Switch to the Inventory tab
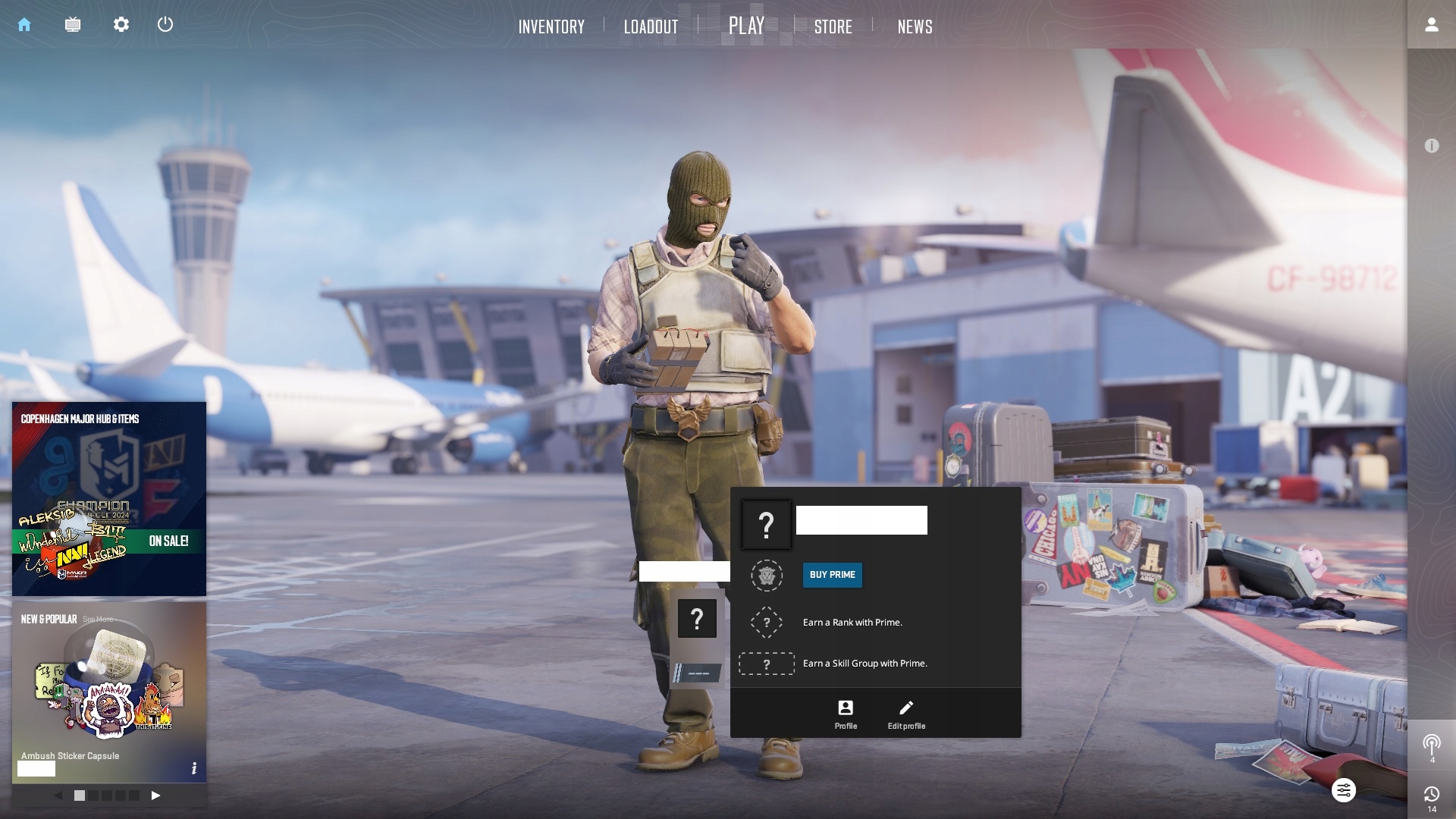Image resolution: width=1456 pixels, height=819 pixels. click(x=551, y=27)
